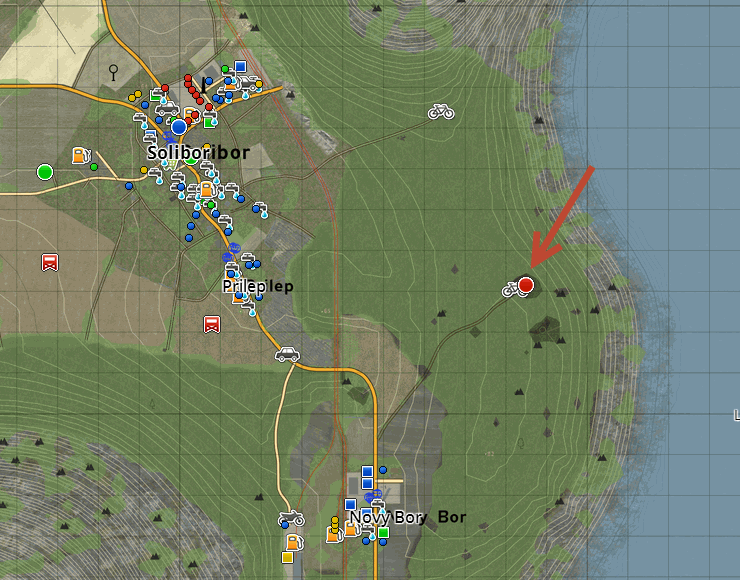
Task: Select the green square marker at Novy Bor
Action: tap(383, 532)
